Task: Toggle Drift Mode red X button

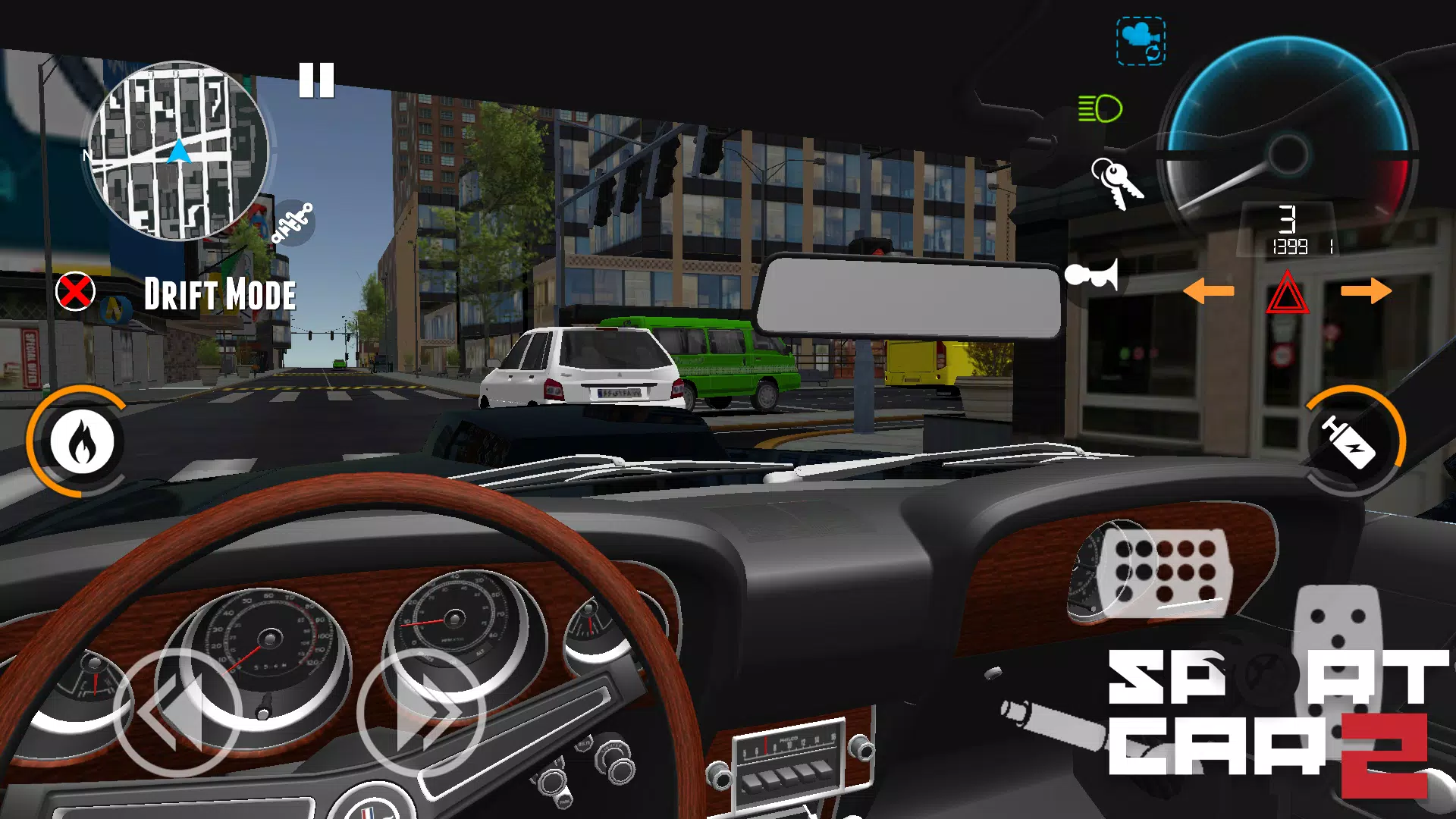Action: pos(75,292)
